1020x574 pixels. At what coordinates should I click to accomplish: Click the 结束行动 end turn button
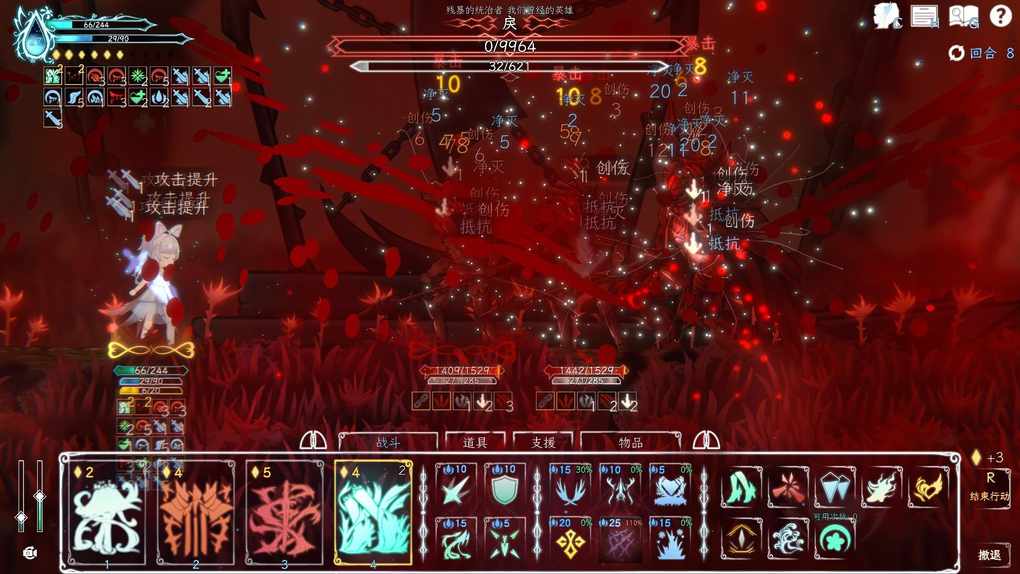click(990, 487)
